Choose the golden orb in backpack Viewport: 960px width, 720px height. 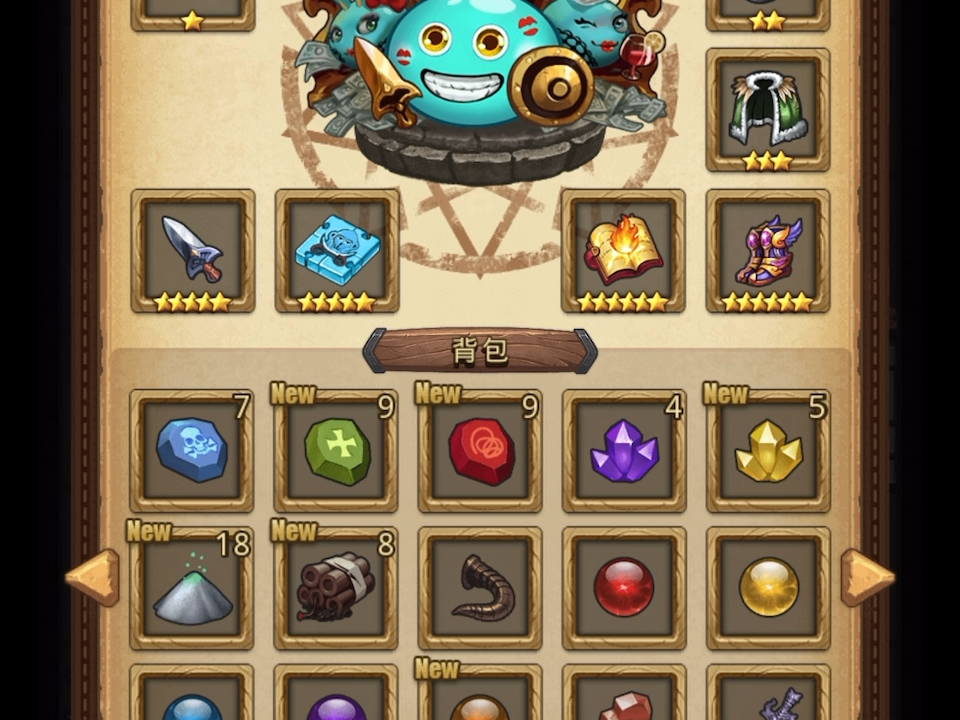(768, 589)
